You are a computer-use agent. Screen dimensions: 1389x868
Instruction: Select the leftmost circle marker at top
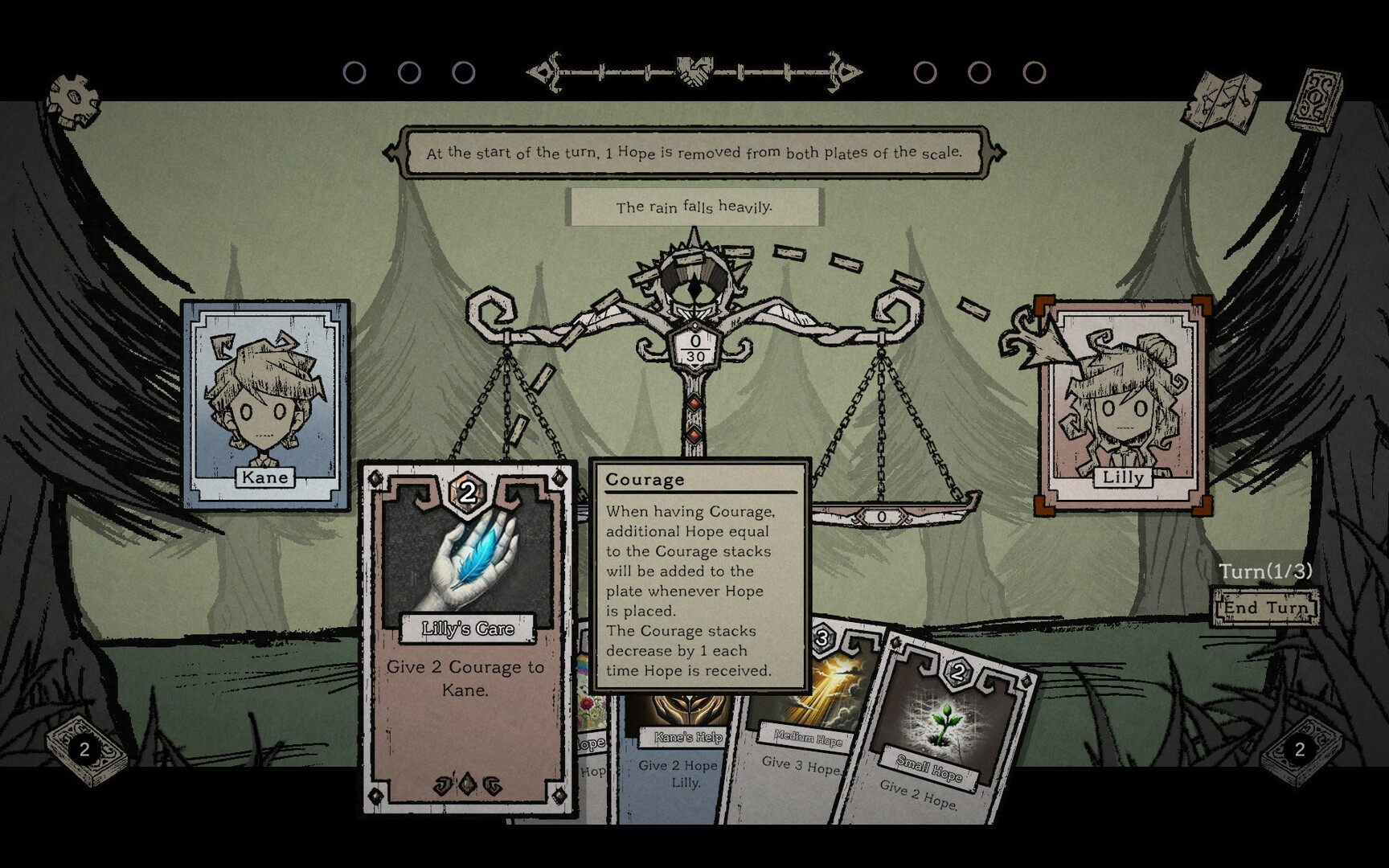tap(355, 72)
